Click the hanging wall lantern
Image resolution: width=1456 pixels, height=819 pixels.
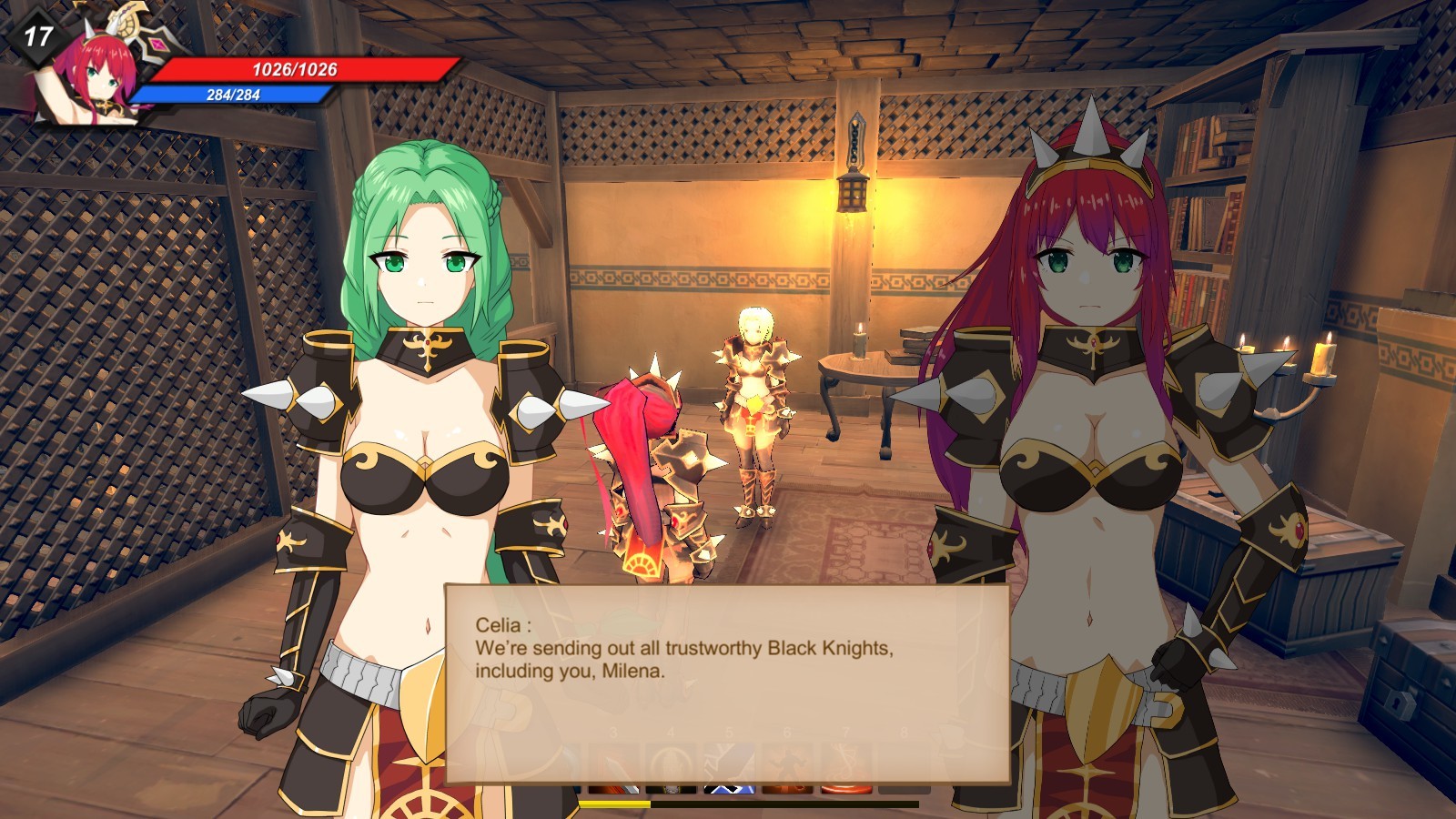point(854,193)
